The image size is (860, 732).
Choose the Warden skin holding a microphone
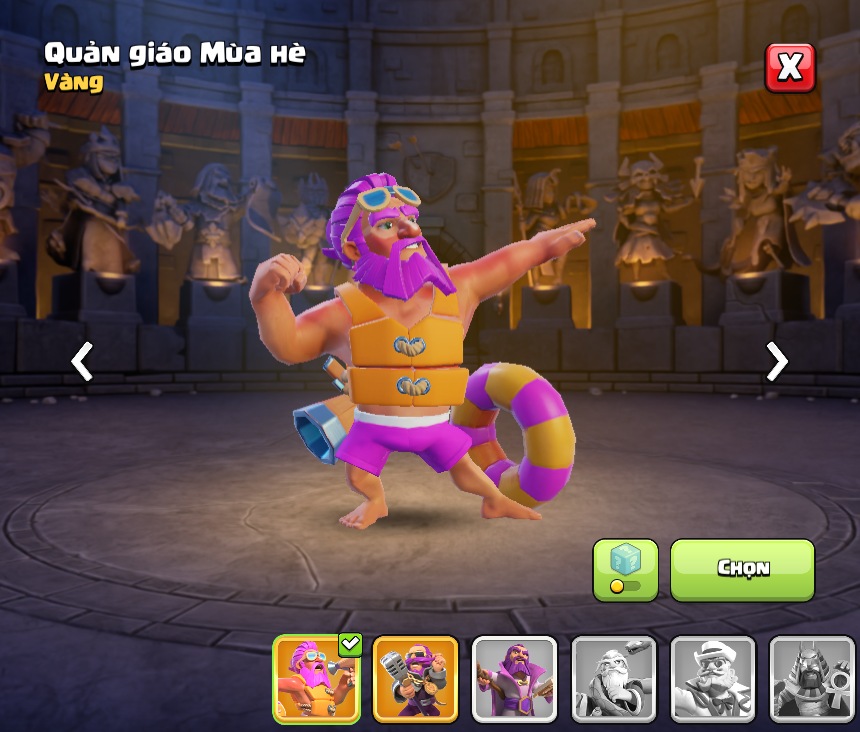pyautogui.click(x=415, y=679)
